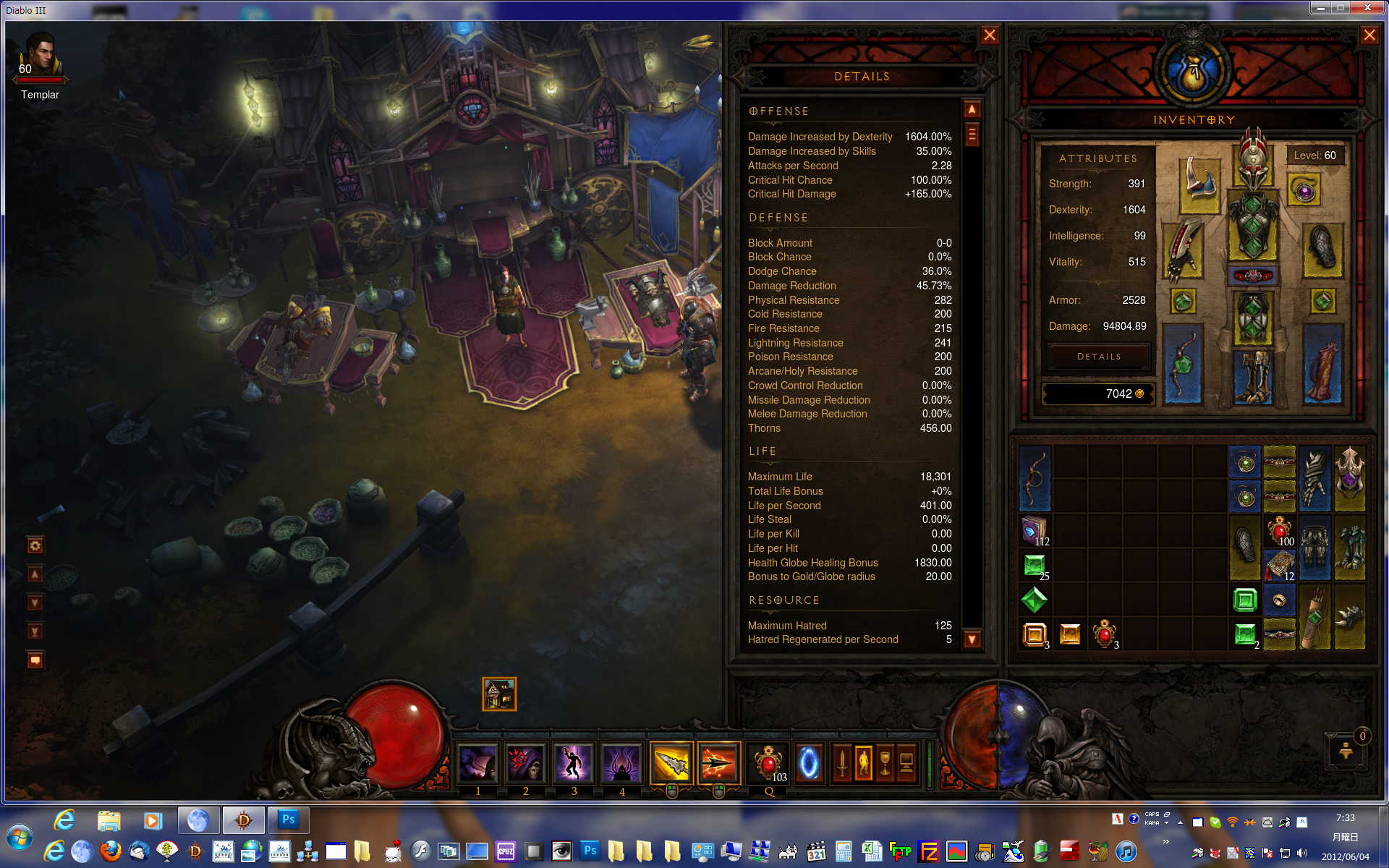Viewport: 1389px width, 868px height.
Task: Use the health potion in slot Q
Action: (768, 763)
